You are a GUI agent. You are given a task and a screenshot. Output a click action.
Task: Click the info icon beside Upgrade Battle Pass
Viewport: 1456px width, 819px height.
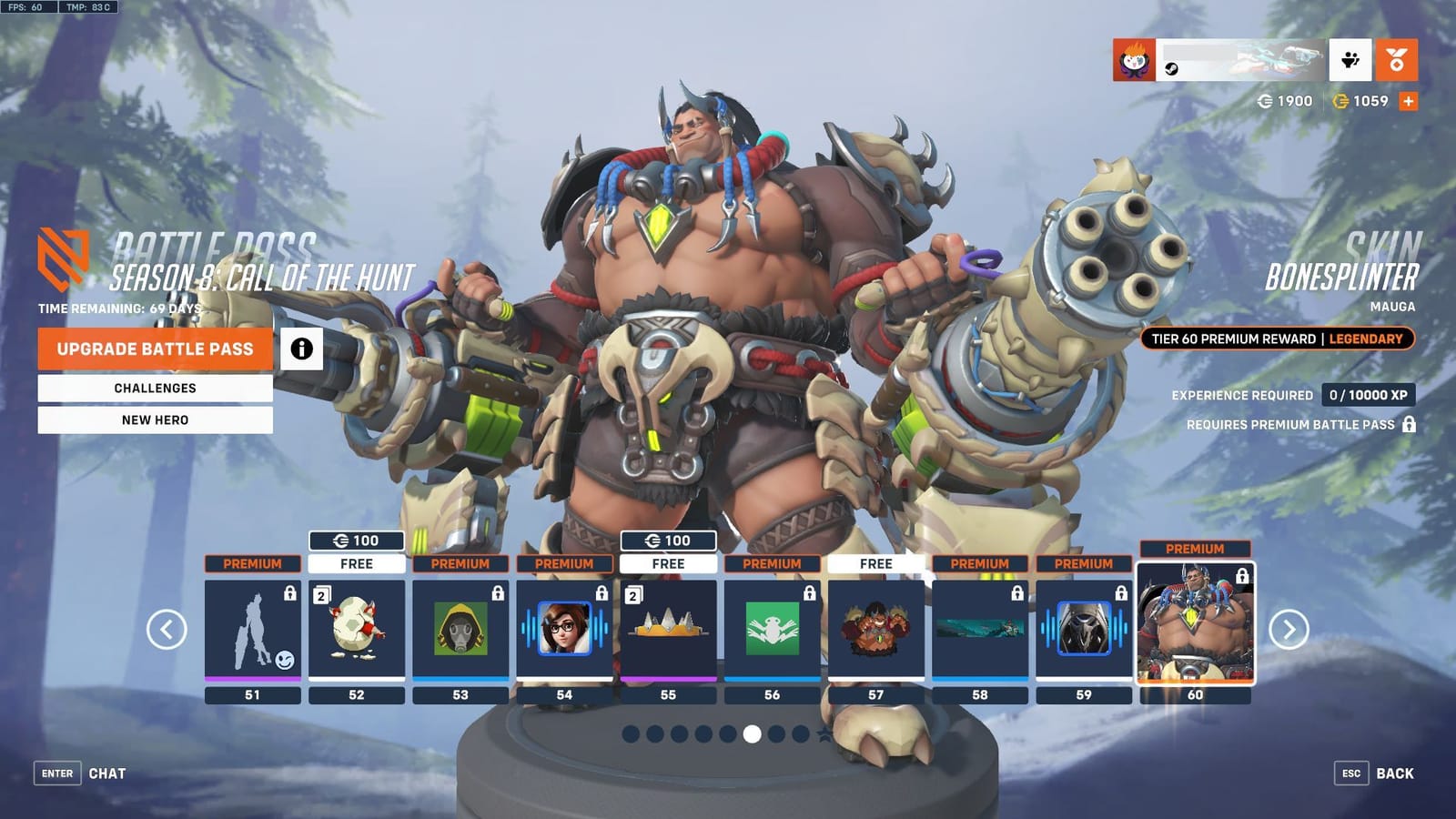(300, 349)
